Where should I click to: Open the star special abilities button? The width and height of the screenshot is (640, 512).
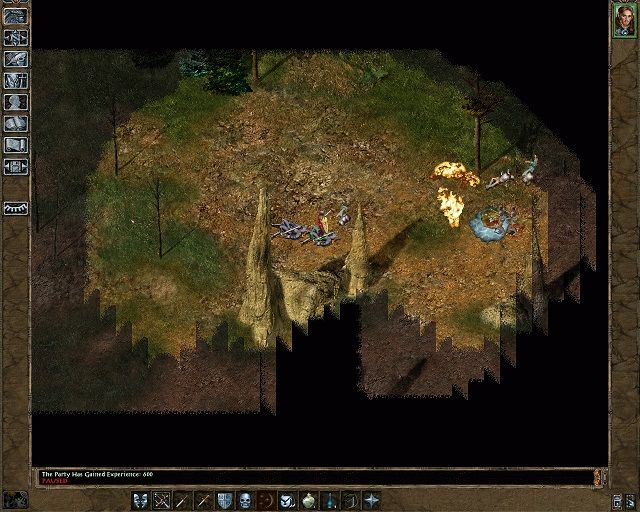point(372,499)
